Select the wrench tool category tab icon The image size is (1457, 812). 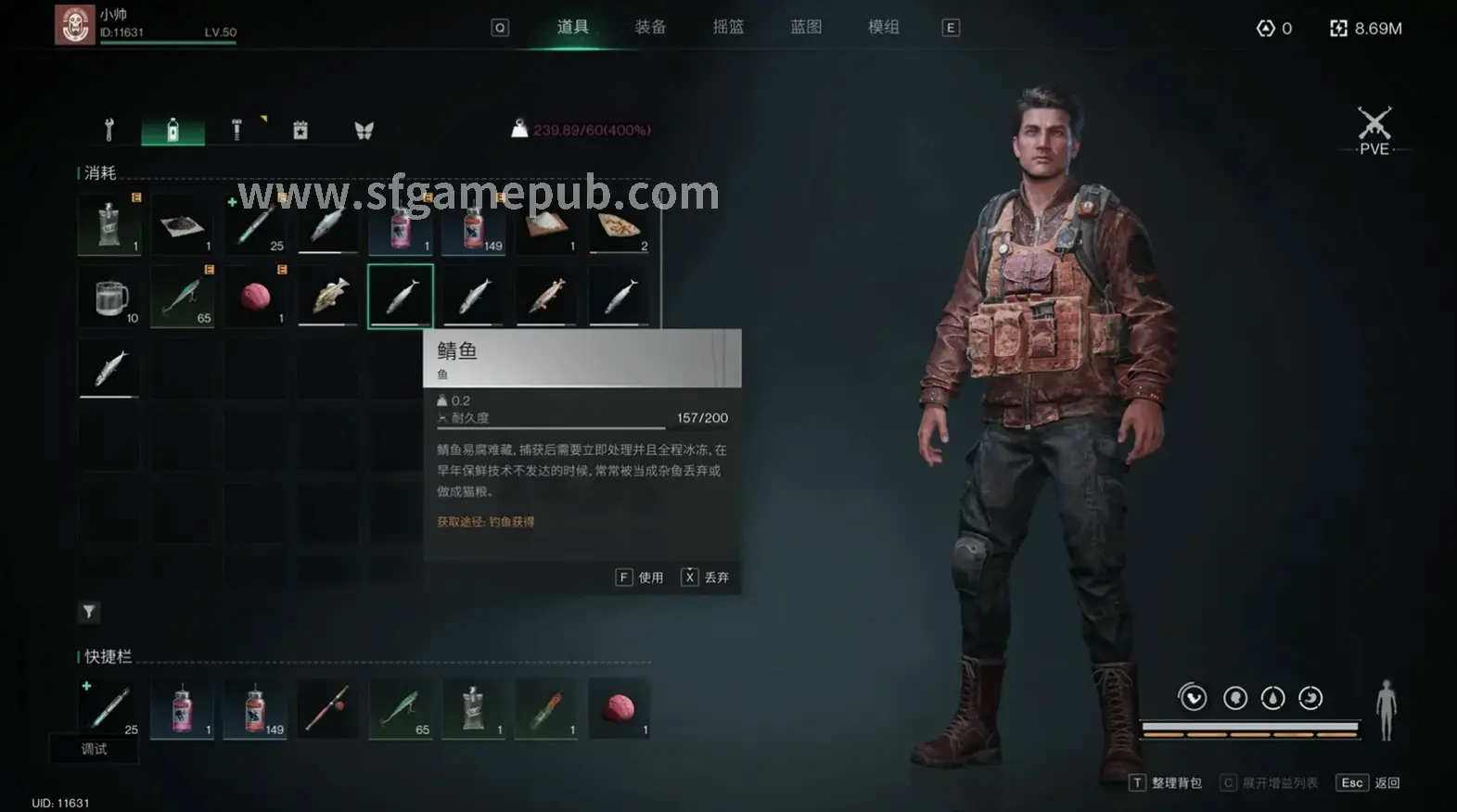[109, 130]
